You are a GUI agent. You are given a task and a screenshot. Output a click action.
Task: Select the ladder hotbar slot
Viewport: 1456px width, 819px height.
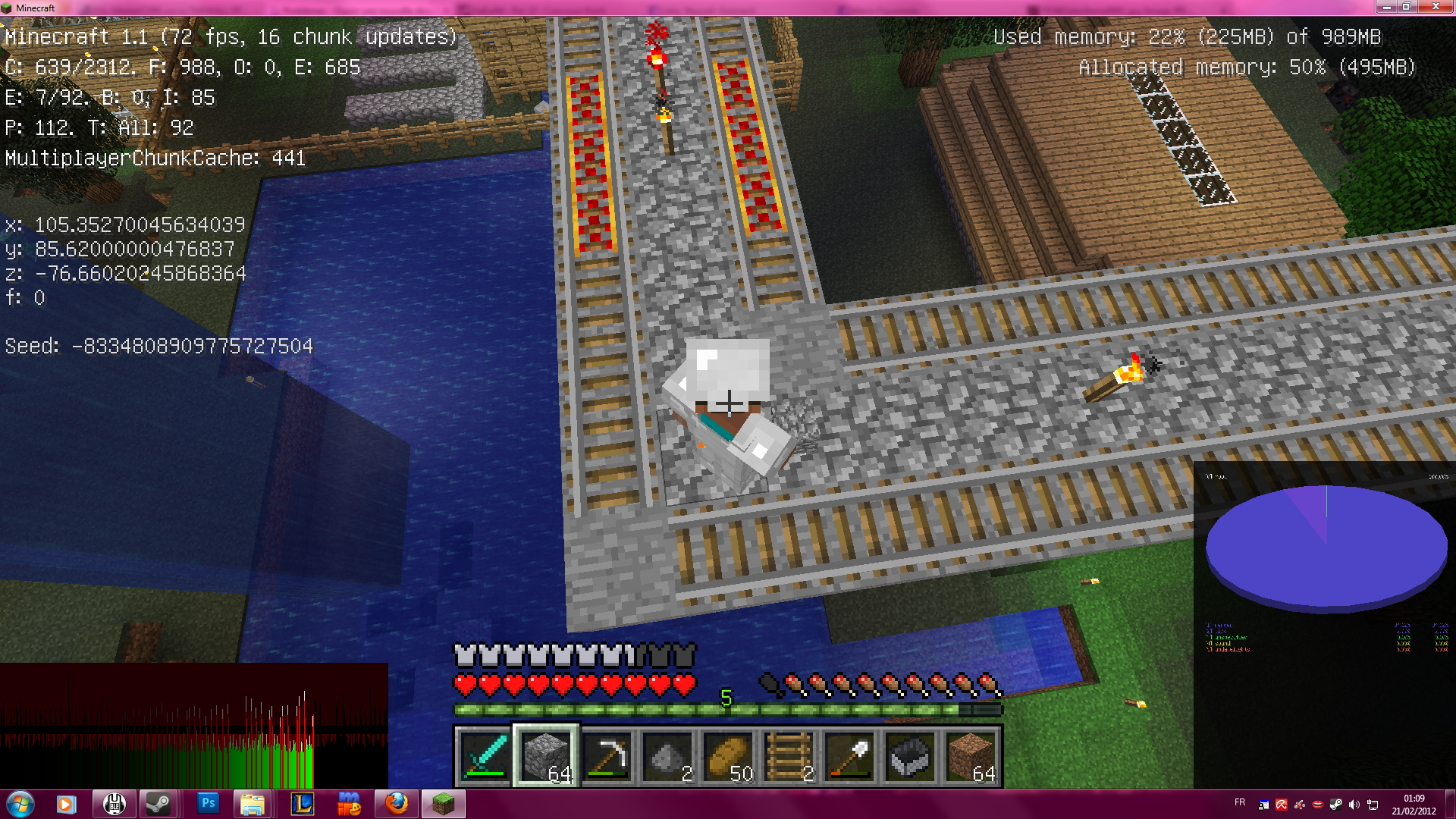(789, 756)
